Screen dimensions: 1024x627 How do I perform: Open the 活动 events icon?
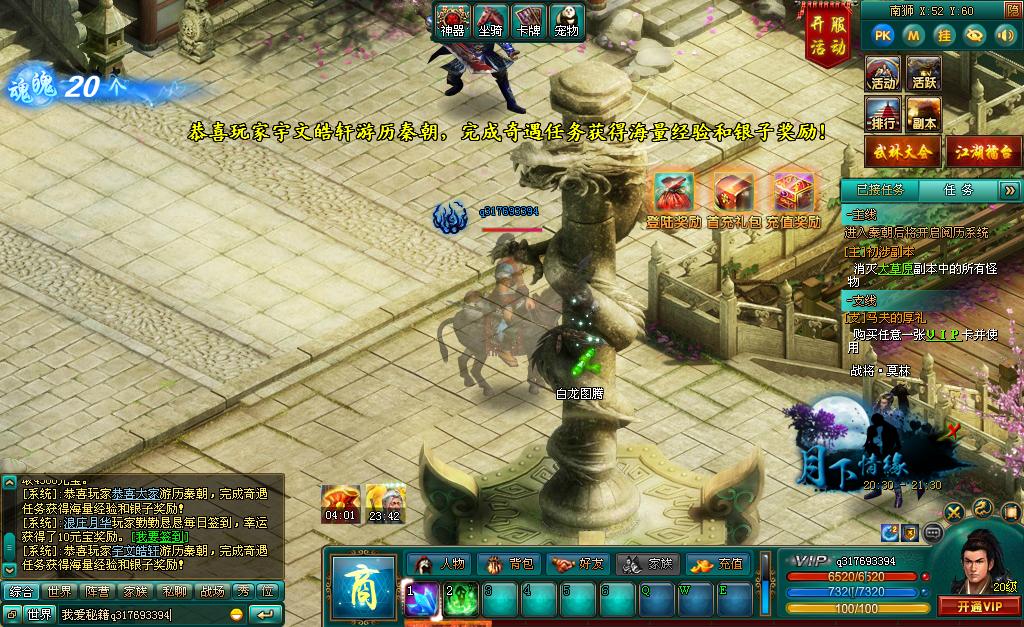pos(883,74)
